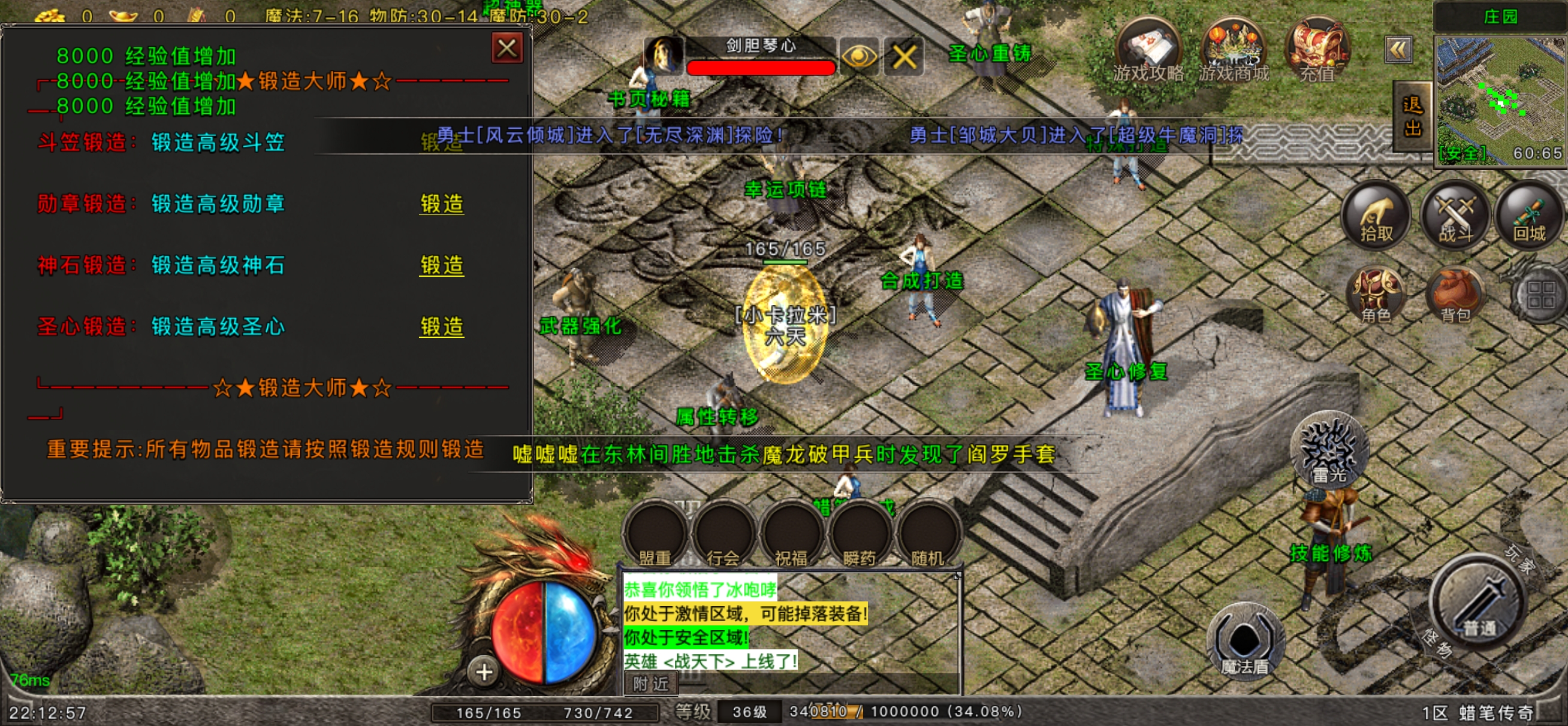
Task: Collapse the top icon bar arrow
Action: pos(1398,50)
